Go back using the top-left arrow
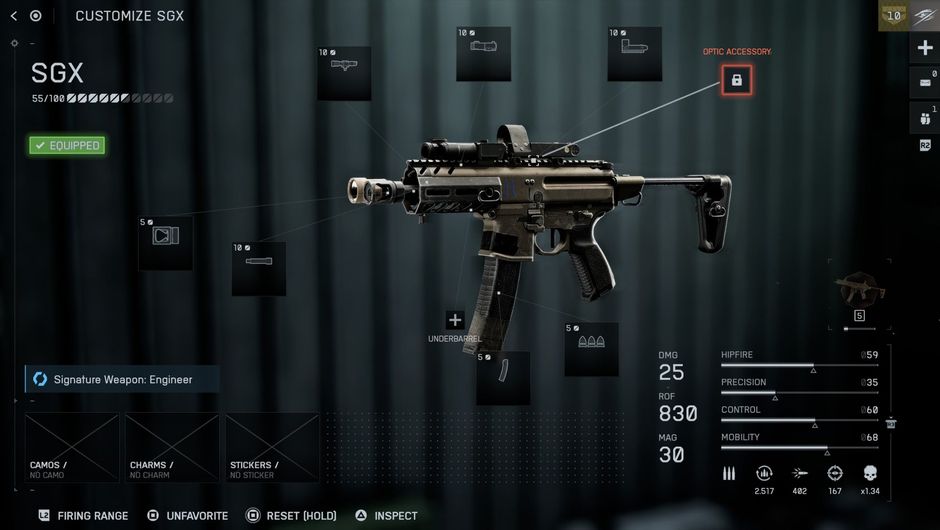Viewport: 940px width, 530px height. pos(13,16)
